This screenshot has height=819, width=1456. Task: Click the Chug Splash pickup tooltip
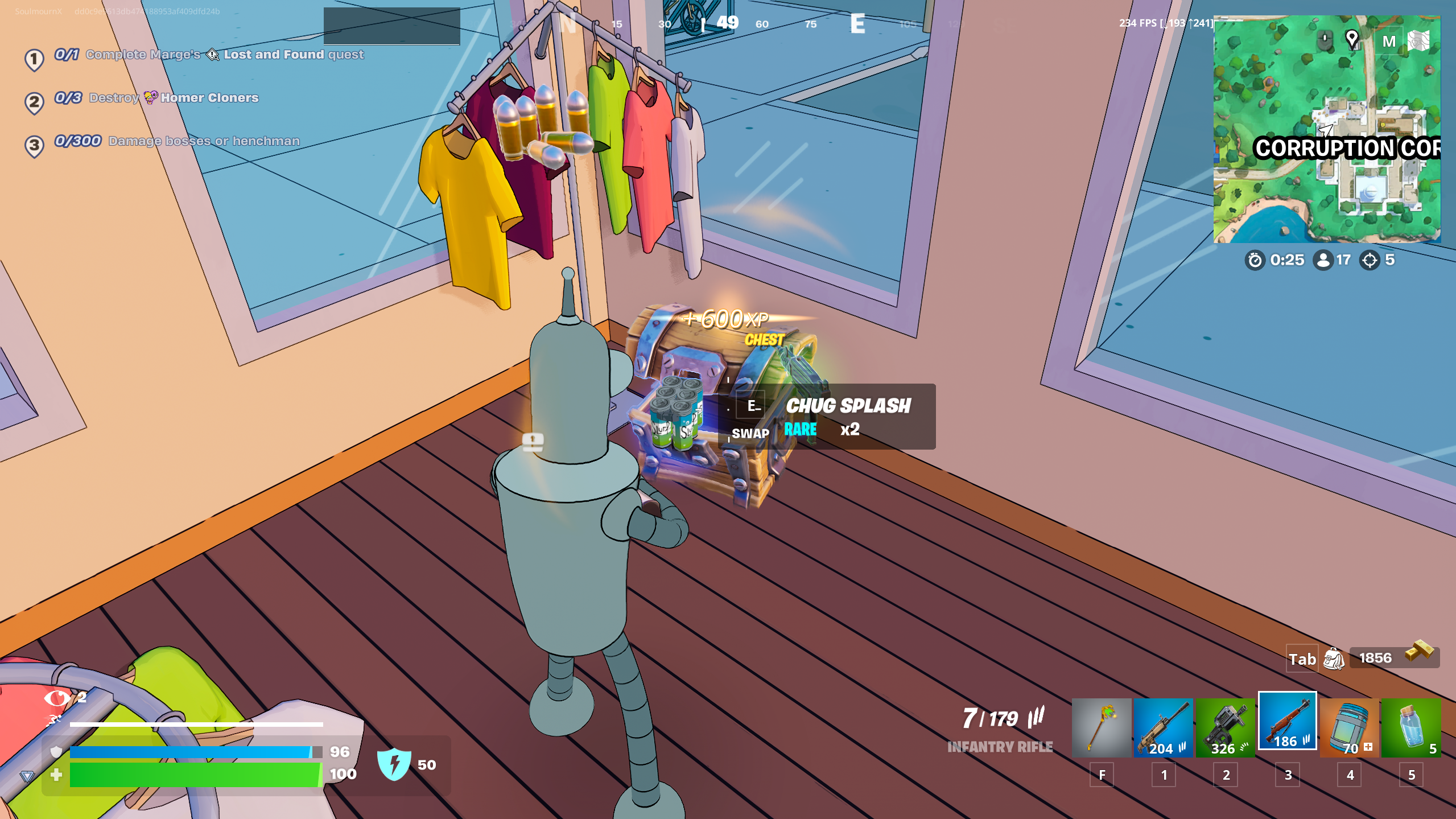tap(828, 417)
